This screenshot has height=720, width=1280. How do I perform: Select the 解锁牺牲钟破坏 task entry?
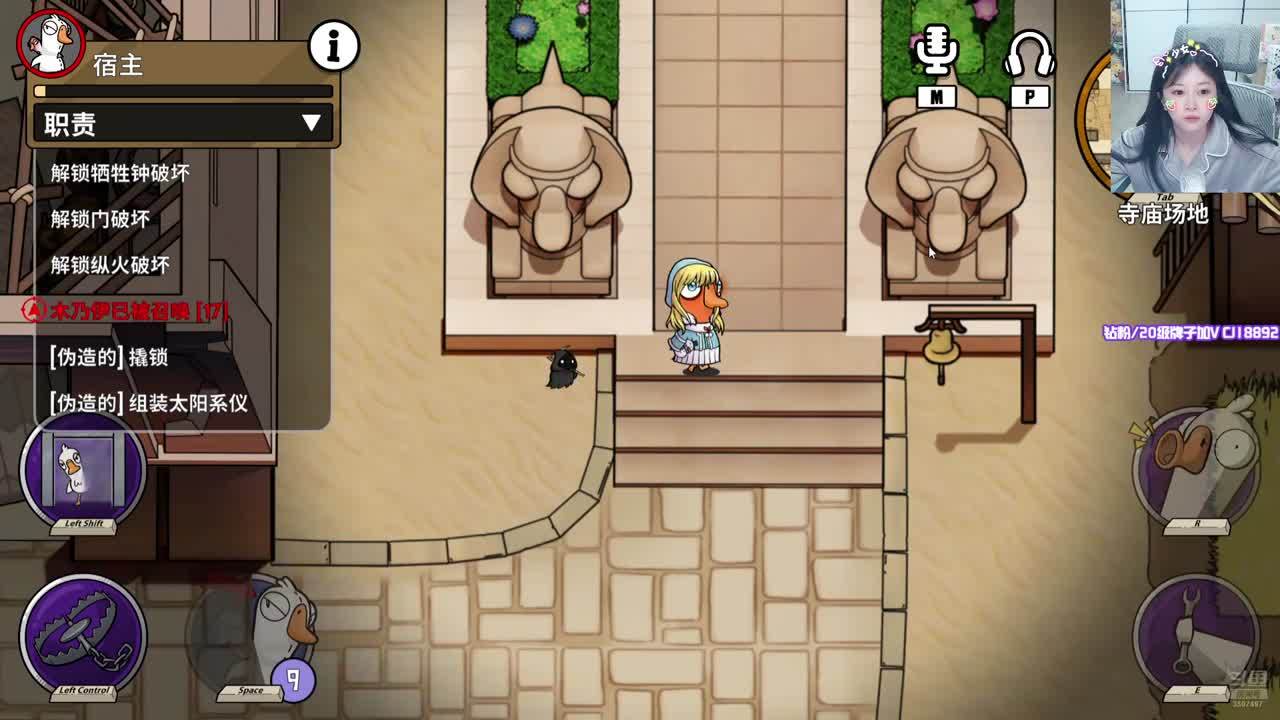tap(120, 173)
